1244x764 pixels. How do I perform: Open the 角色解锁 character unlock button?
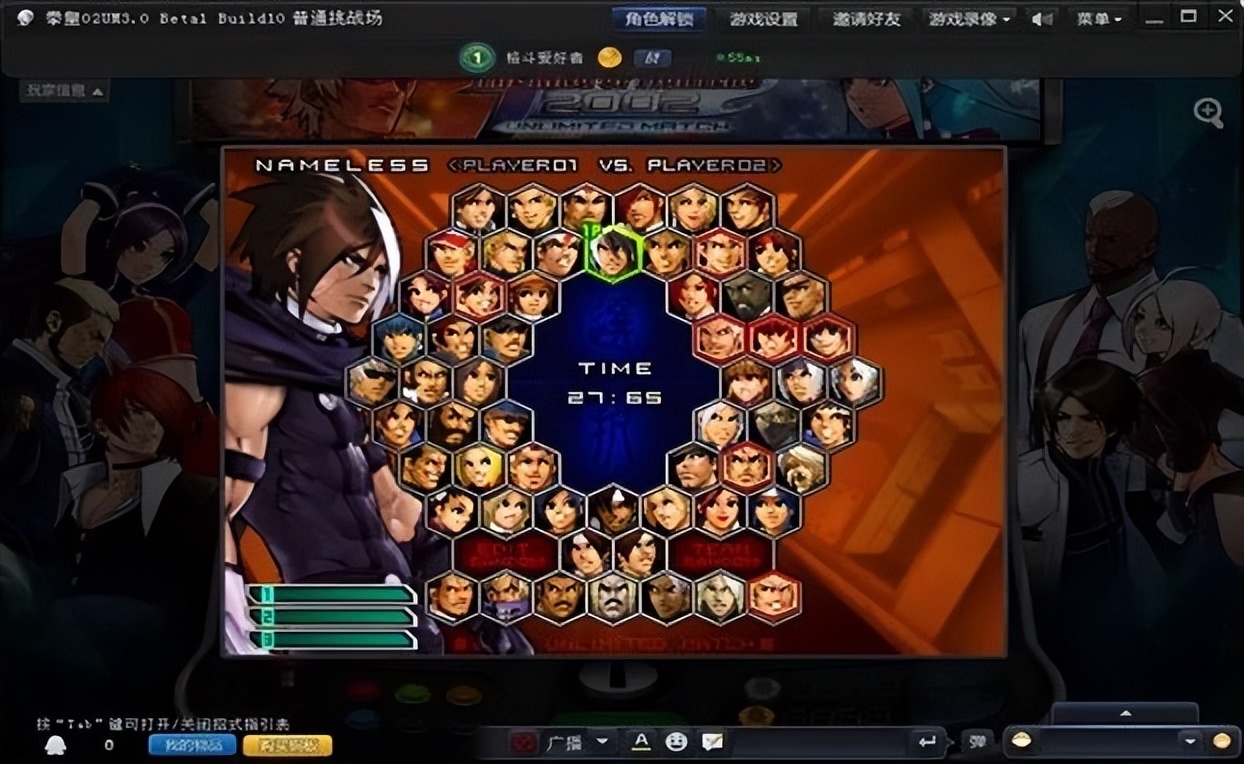659,19
